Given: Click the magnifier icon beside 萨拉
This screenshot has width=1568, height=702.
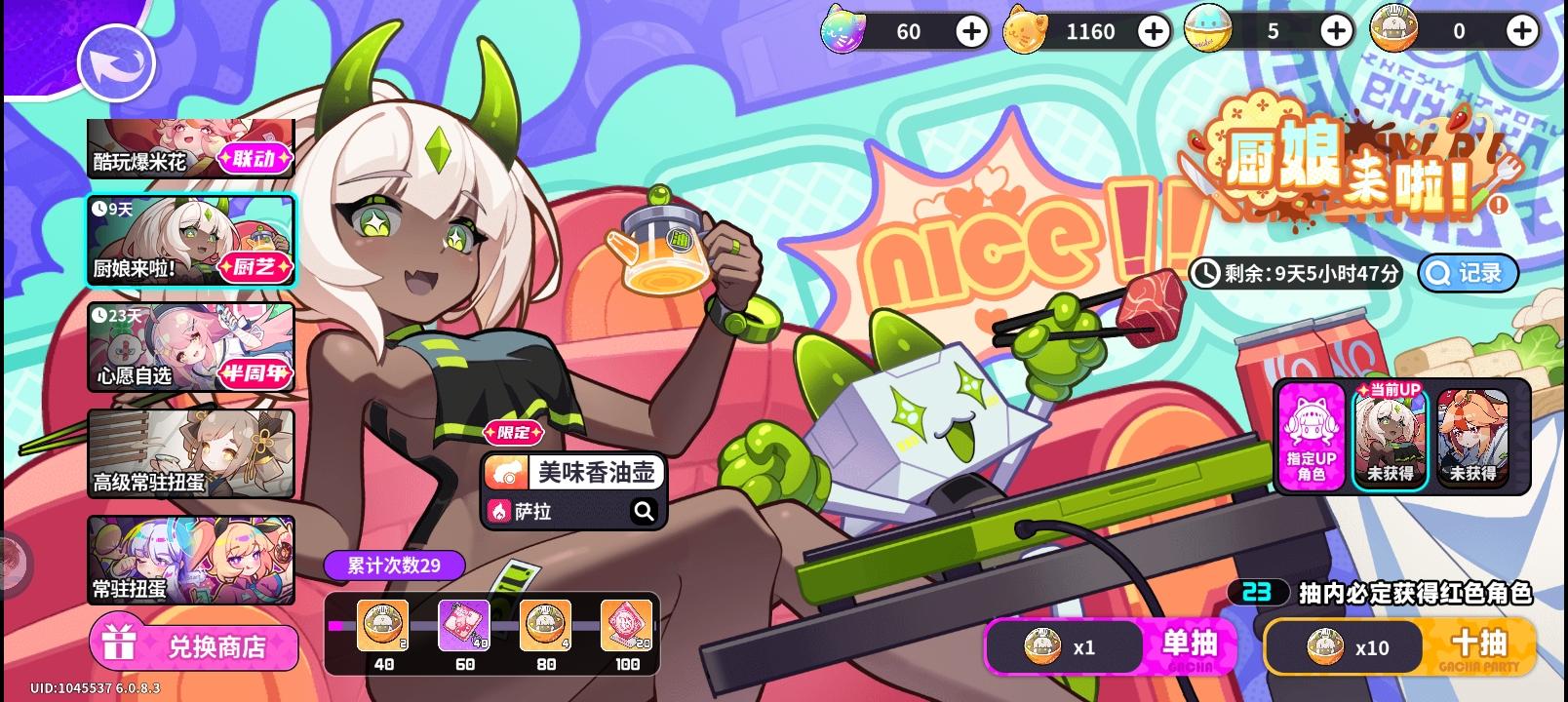Looking at the screenshot, I should pos(646,510).
